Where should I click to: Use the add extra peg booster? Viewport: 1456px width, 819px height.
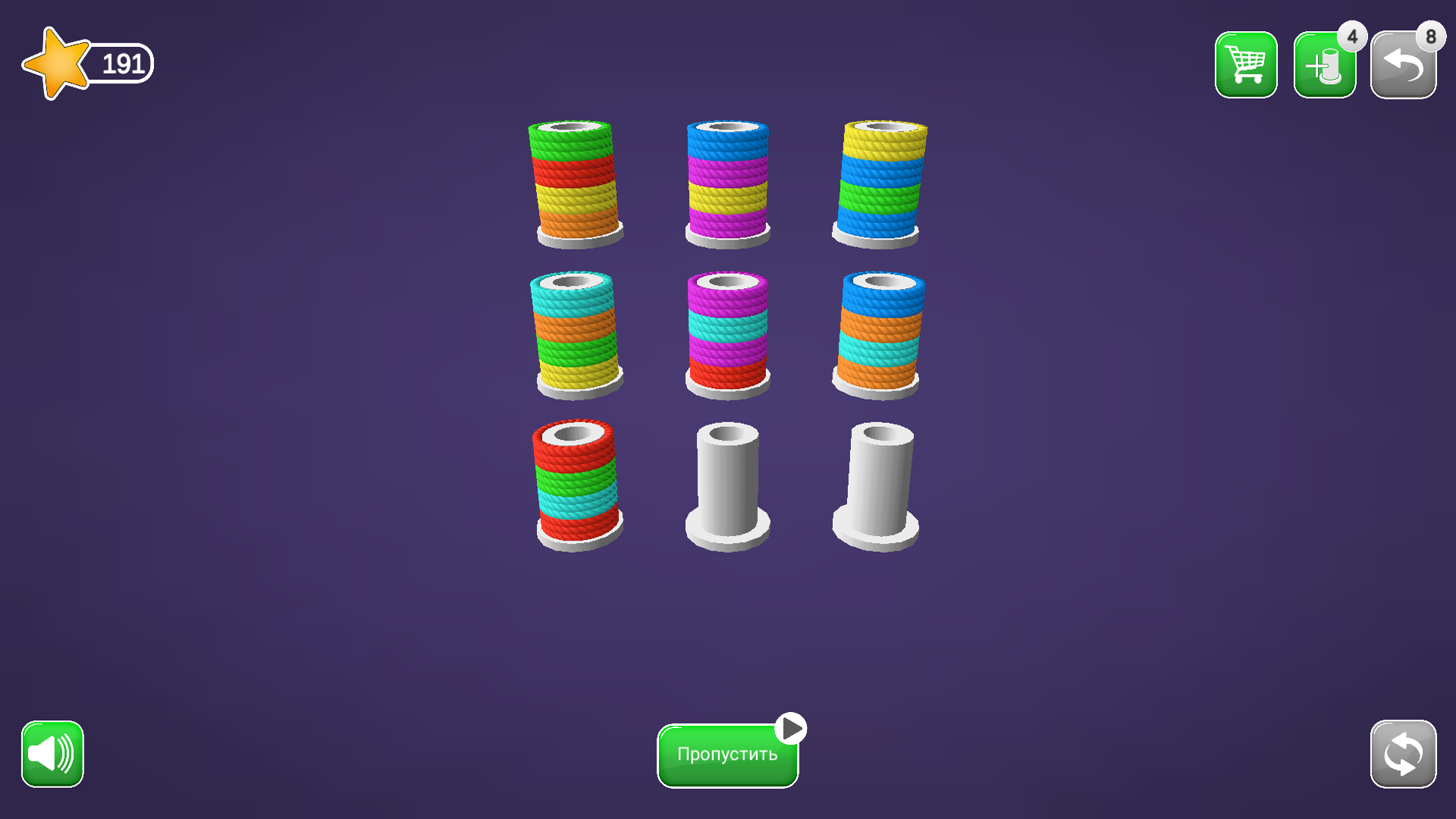point(1325,64)
